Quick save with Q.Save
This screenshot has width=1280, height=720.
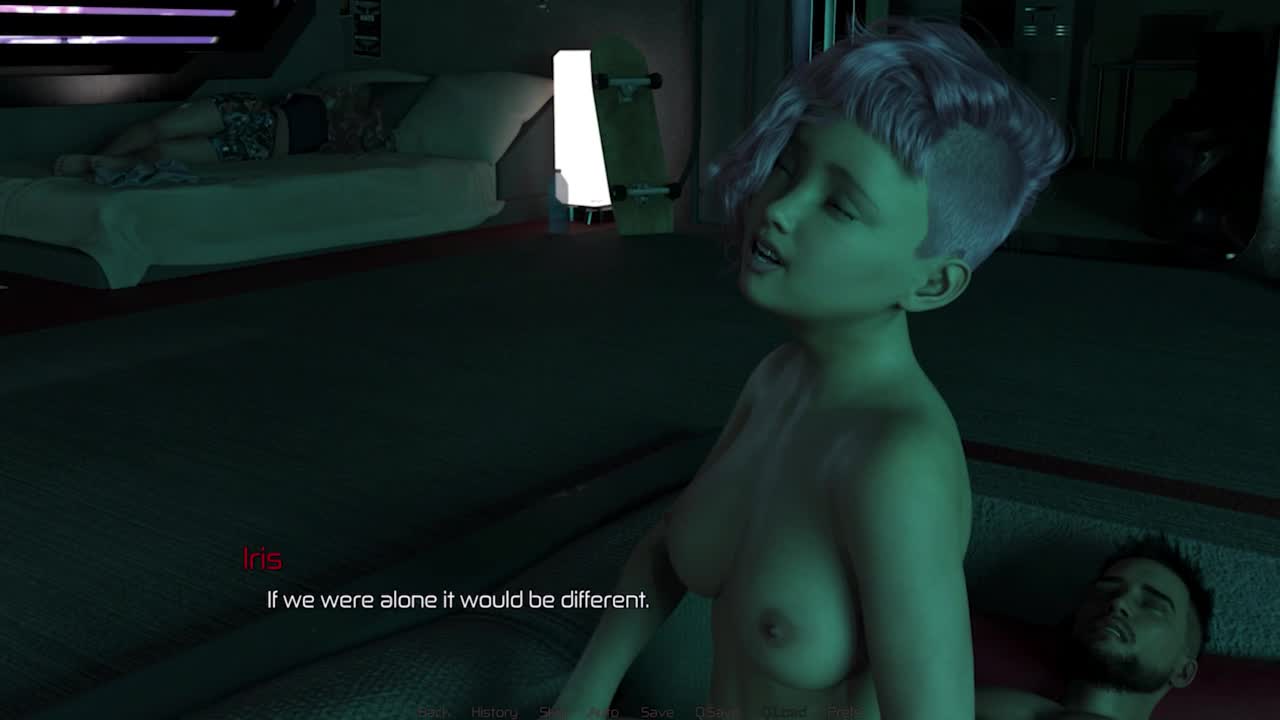pyautogui.click(x=716, y=712)
